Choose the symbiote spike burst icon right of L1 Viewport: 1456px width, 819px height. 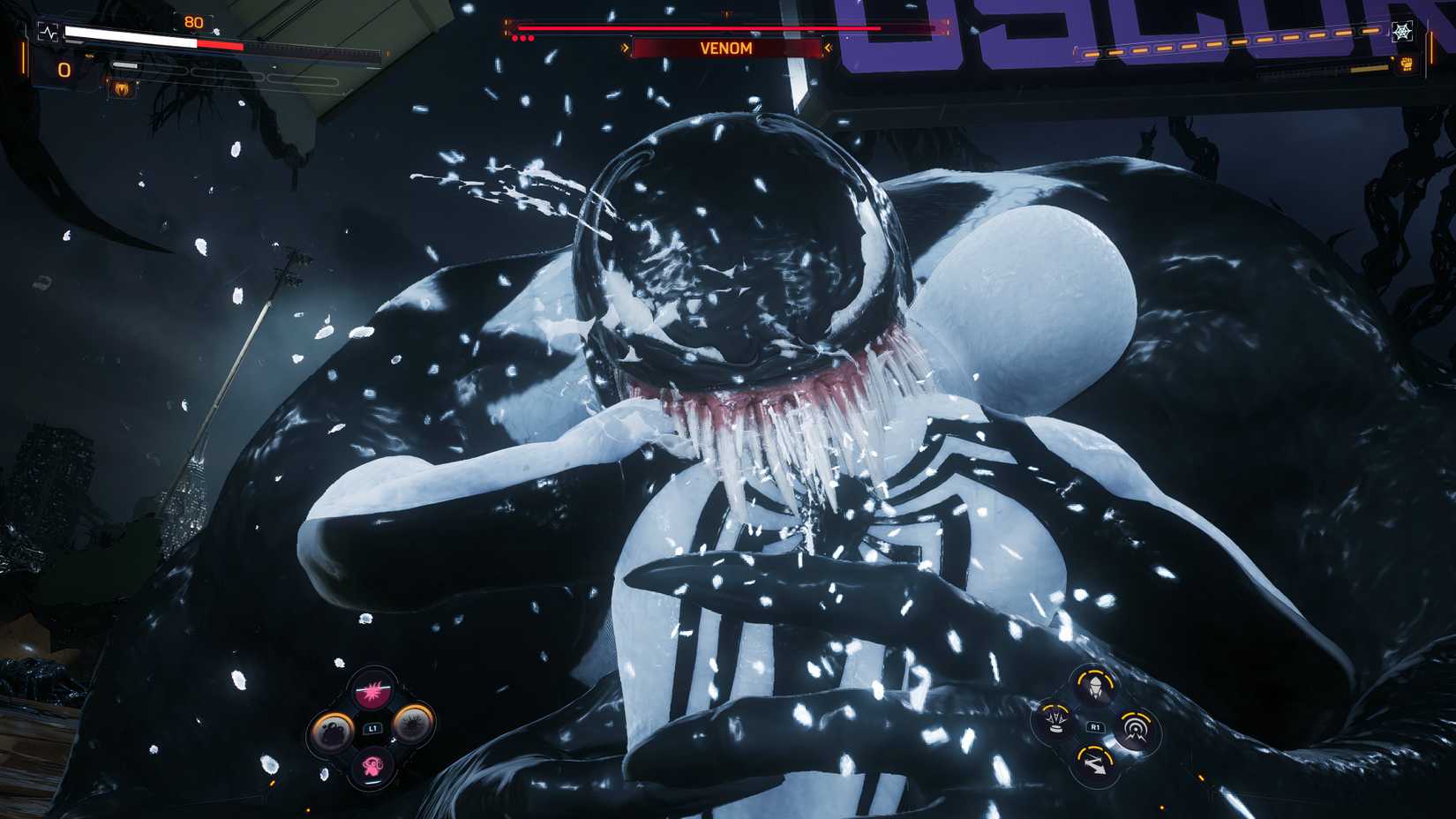coord(414,726)
